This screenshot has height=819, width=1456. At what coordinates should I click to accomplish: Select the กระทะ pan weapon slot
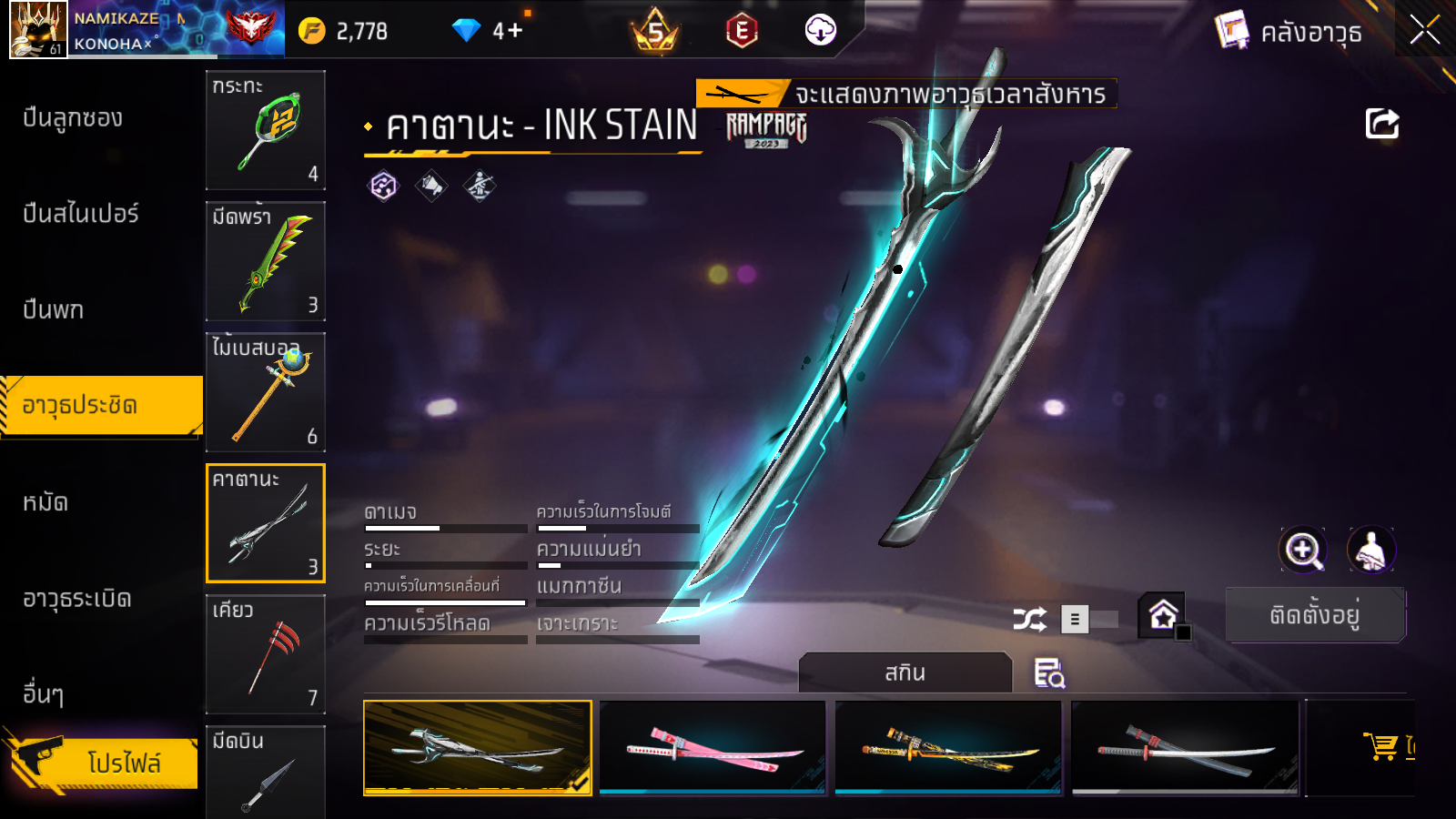[x=266, y=129]
